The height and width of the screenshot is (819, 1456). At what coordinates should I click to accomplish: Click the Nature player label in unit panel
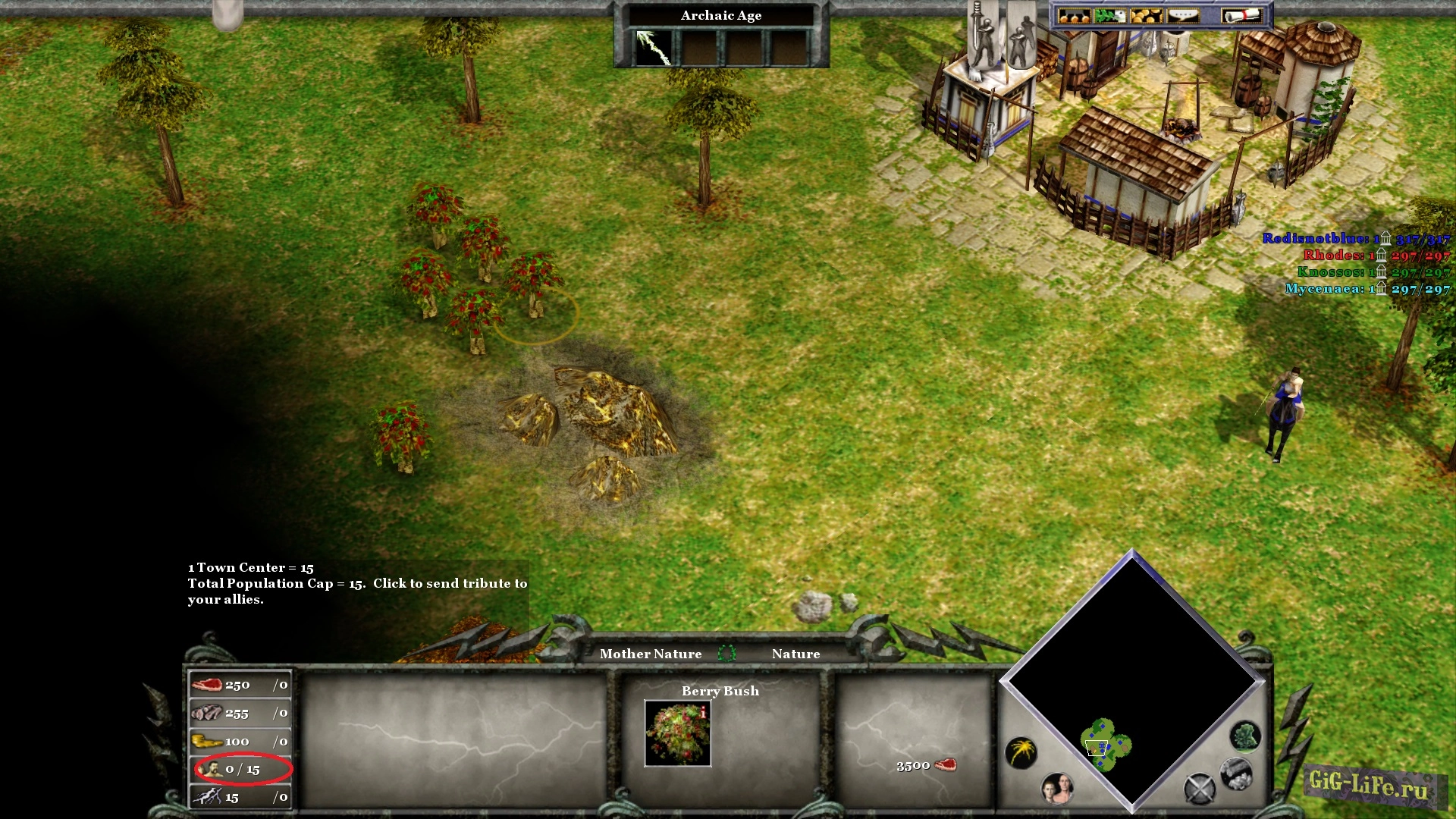click(x=795, y=654)
